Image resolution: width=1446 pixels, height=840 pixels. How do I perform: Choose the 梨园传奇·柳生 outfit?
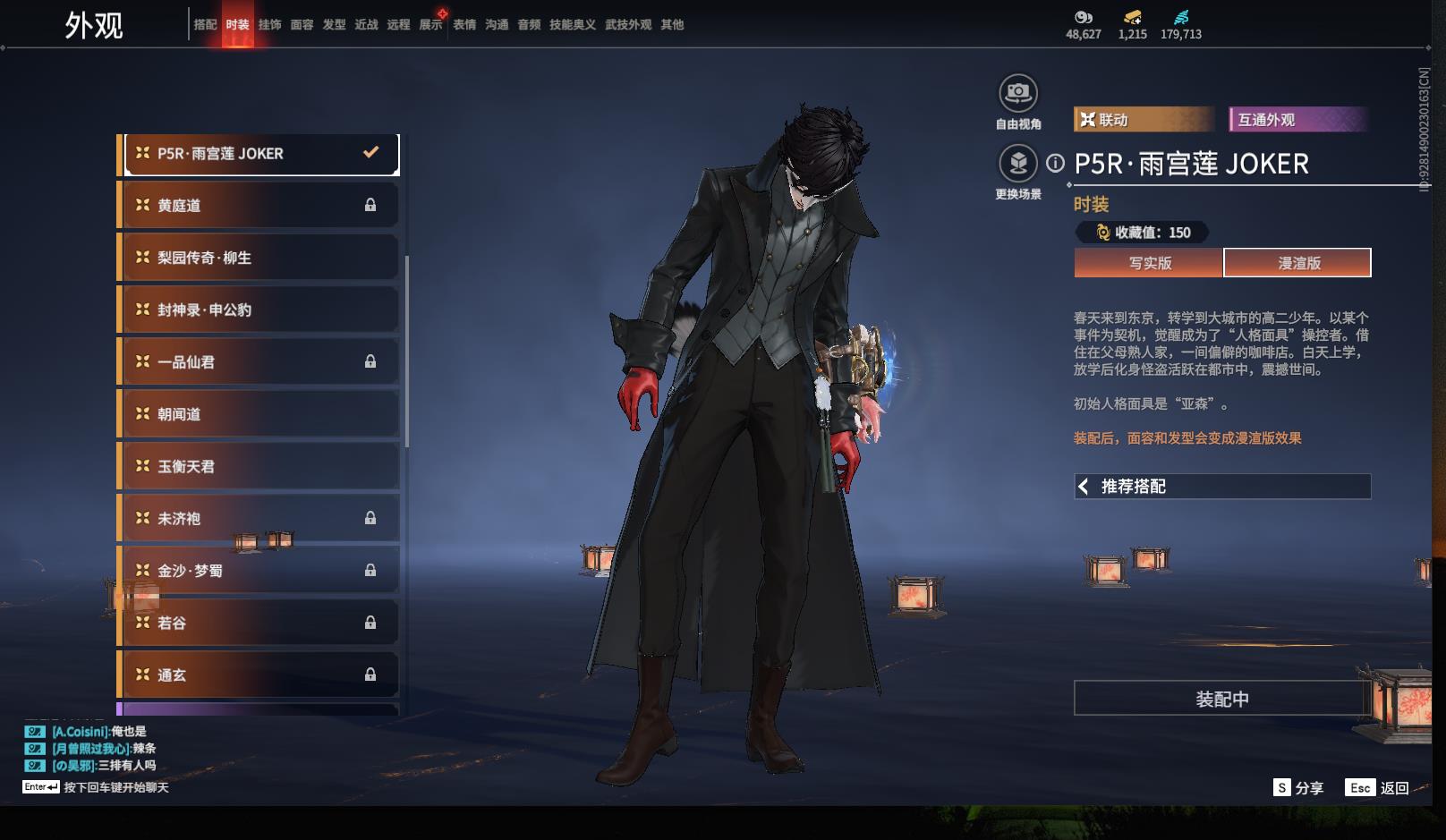coord(259,258)
